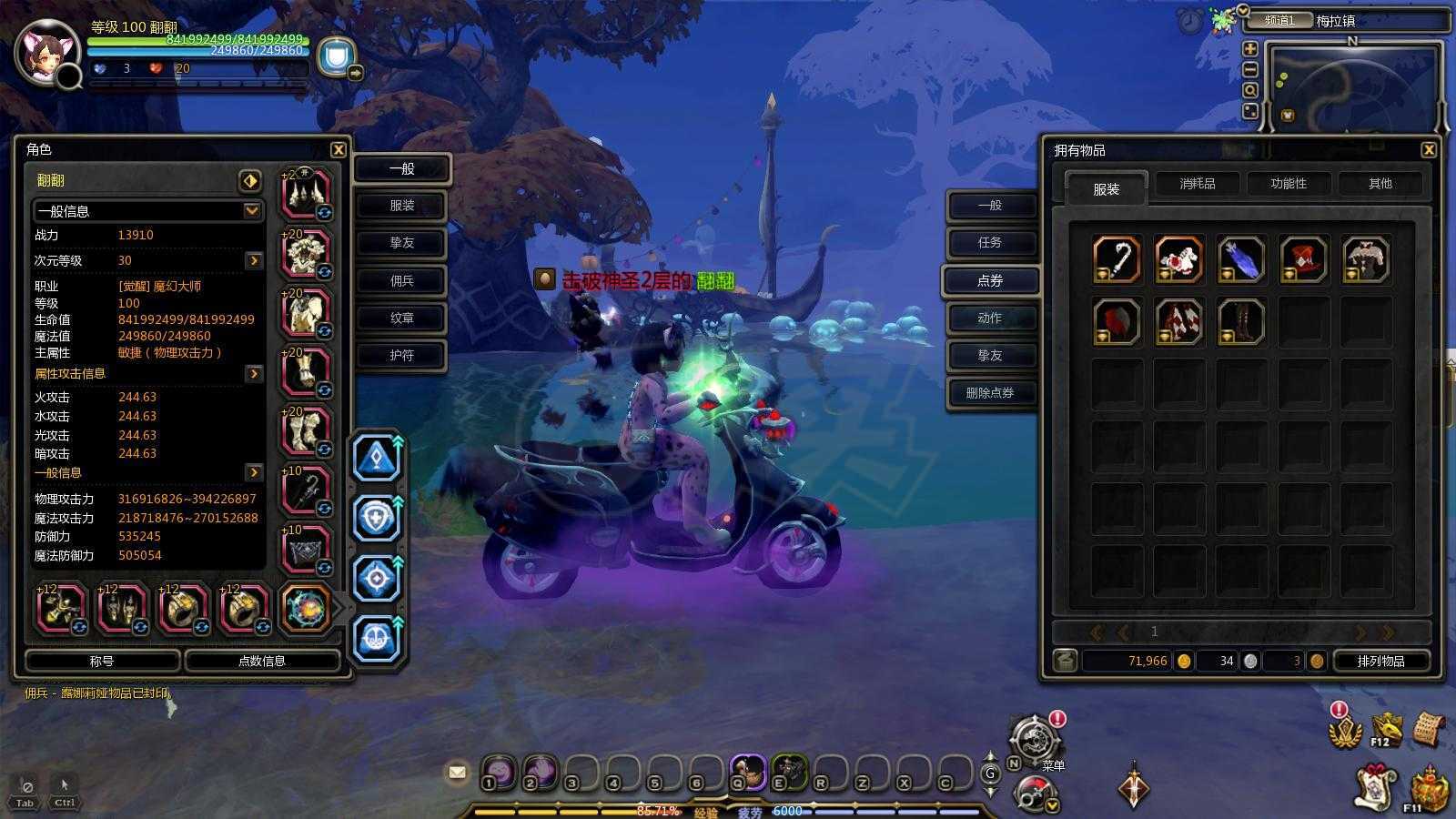Viewport: 1456px width, 819px height.
Task: Click the 称号 title button
Action: click(x=102, y=662)
